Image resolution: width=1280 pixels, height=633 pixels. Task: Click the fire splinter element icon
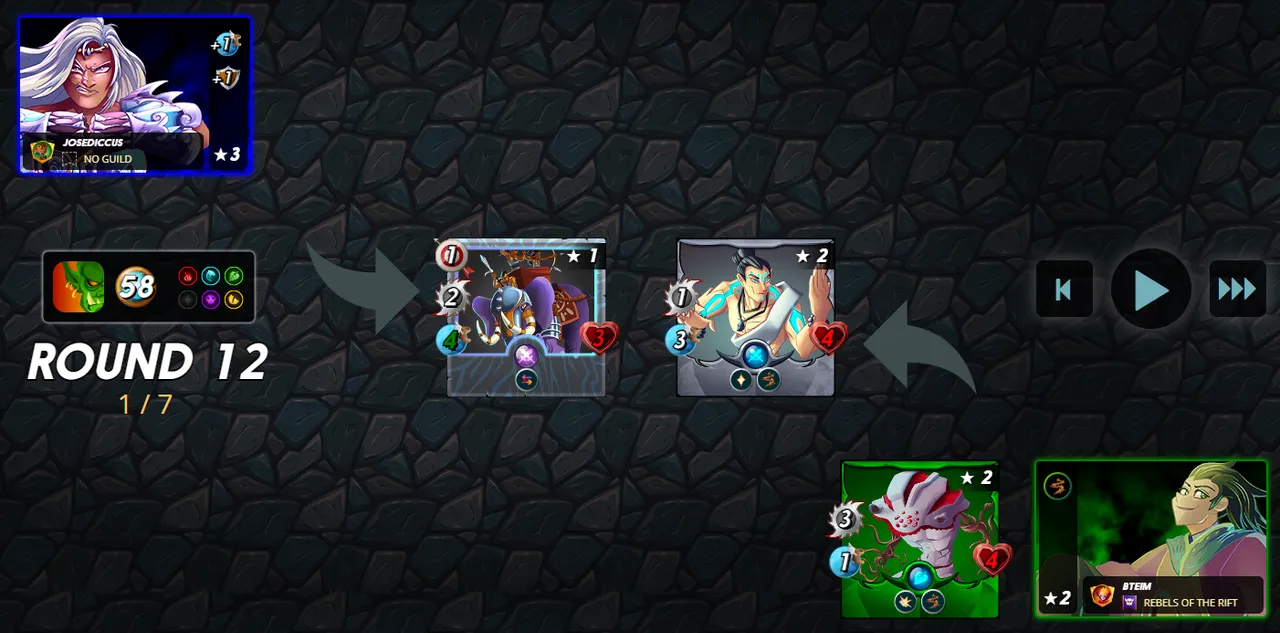coord(187,276)
